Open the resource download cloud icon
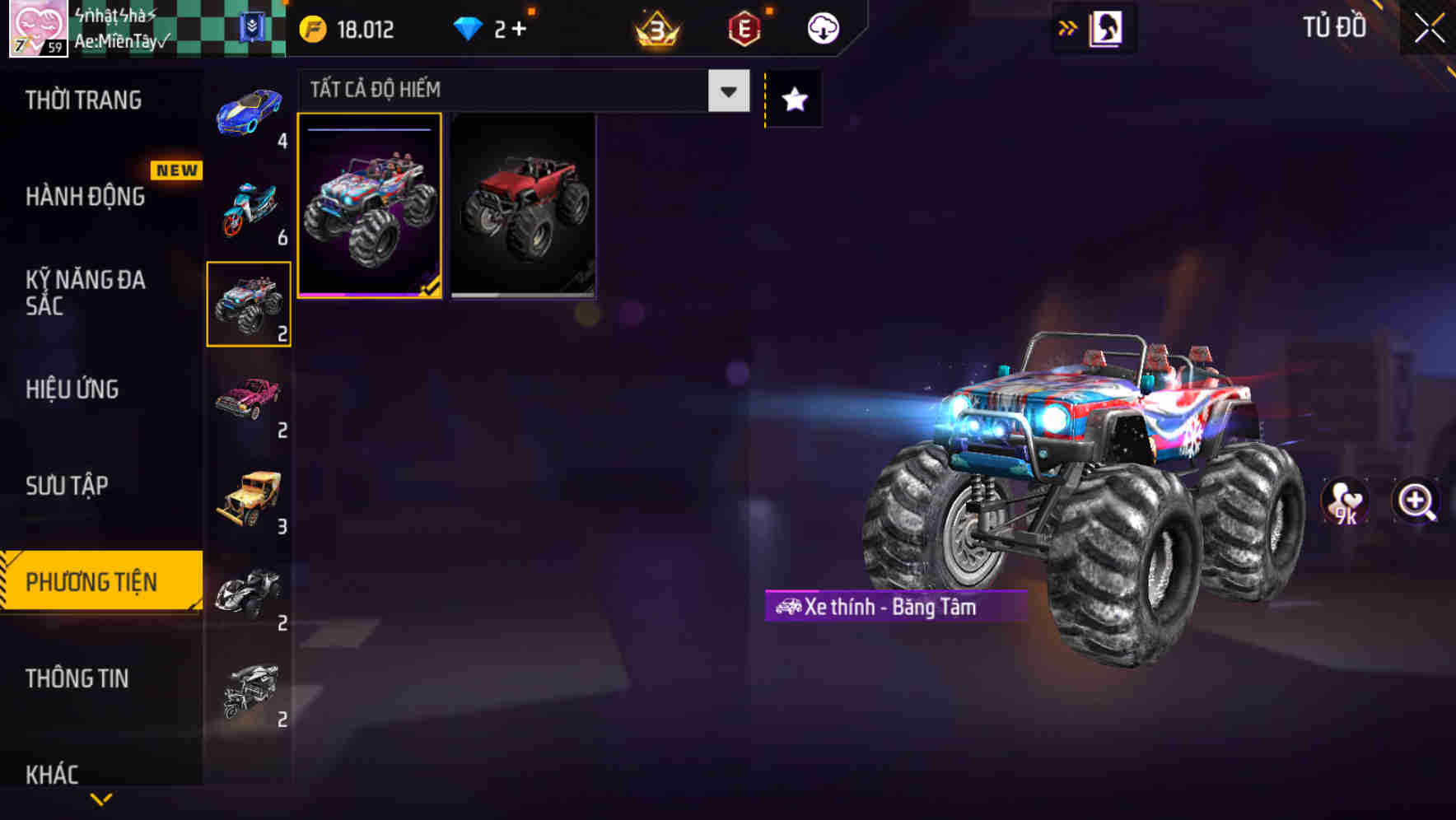This screenshot has width=1456, height=820. coord(821,27)
